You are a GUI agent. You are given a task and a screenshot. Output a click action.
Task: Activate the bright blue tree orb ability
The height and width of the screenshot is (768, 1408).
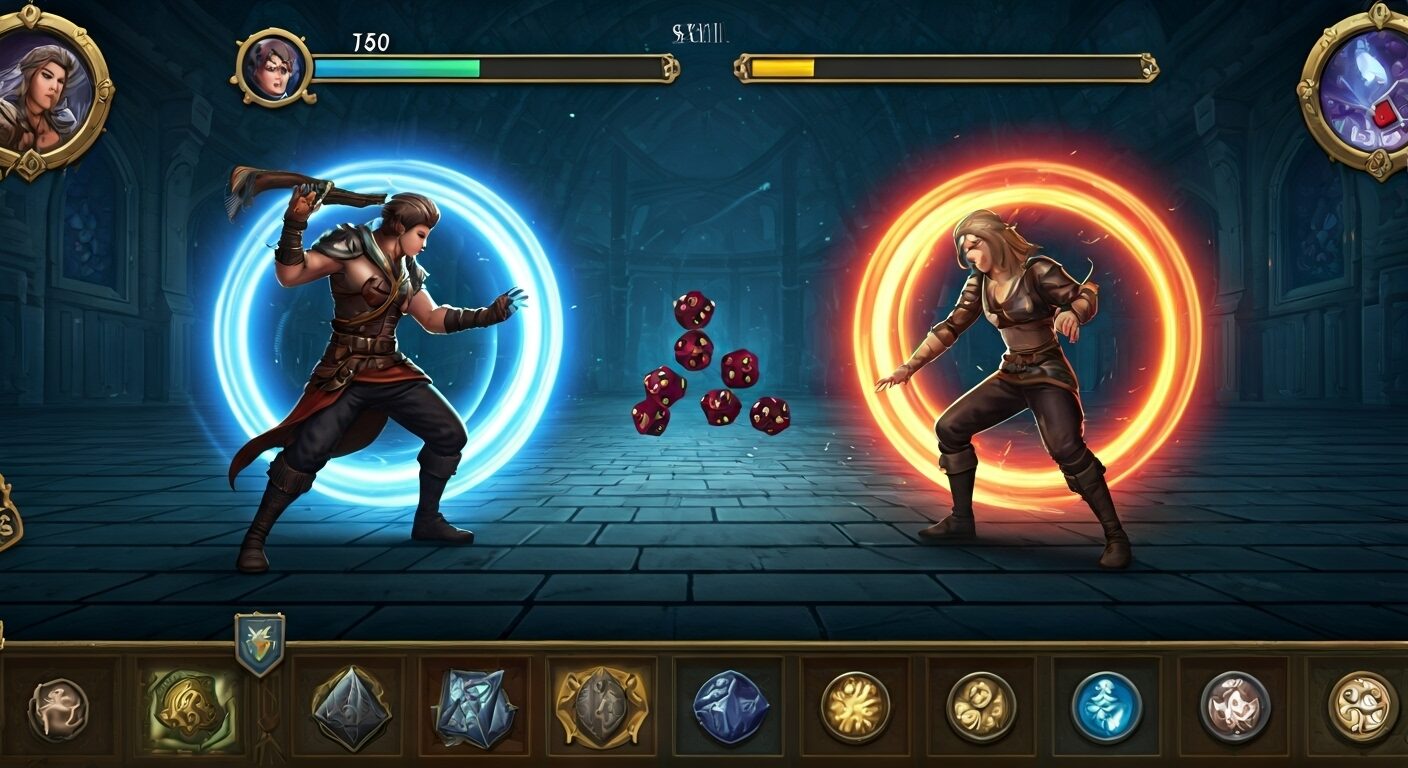tap(1107, 706)
